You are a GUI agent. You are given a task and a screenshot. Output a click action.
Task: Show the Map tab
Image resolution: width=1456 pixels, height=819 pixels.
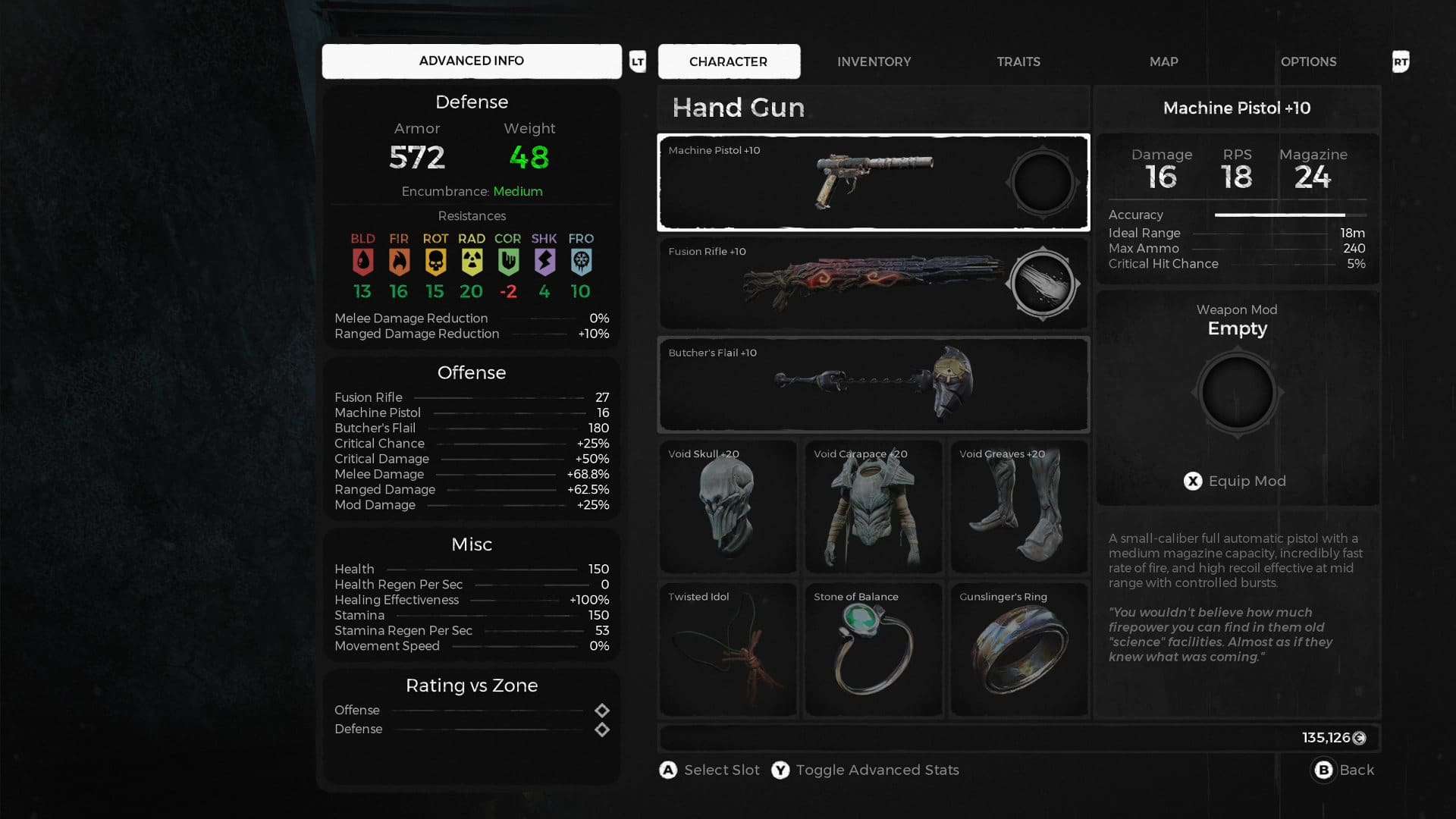(x=1163, y=61)
